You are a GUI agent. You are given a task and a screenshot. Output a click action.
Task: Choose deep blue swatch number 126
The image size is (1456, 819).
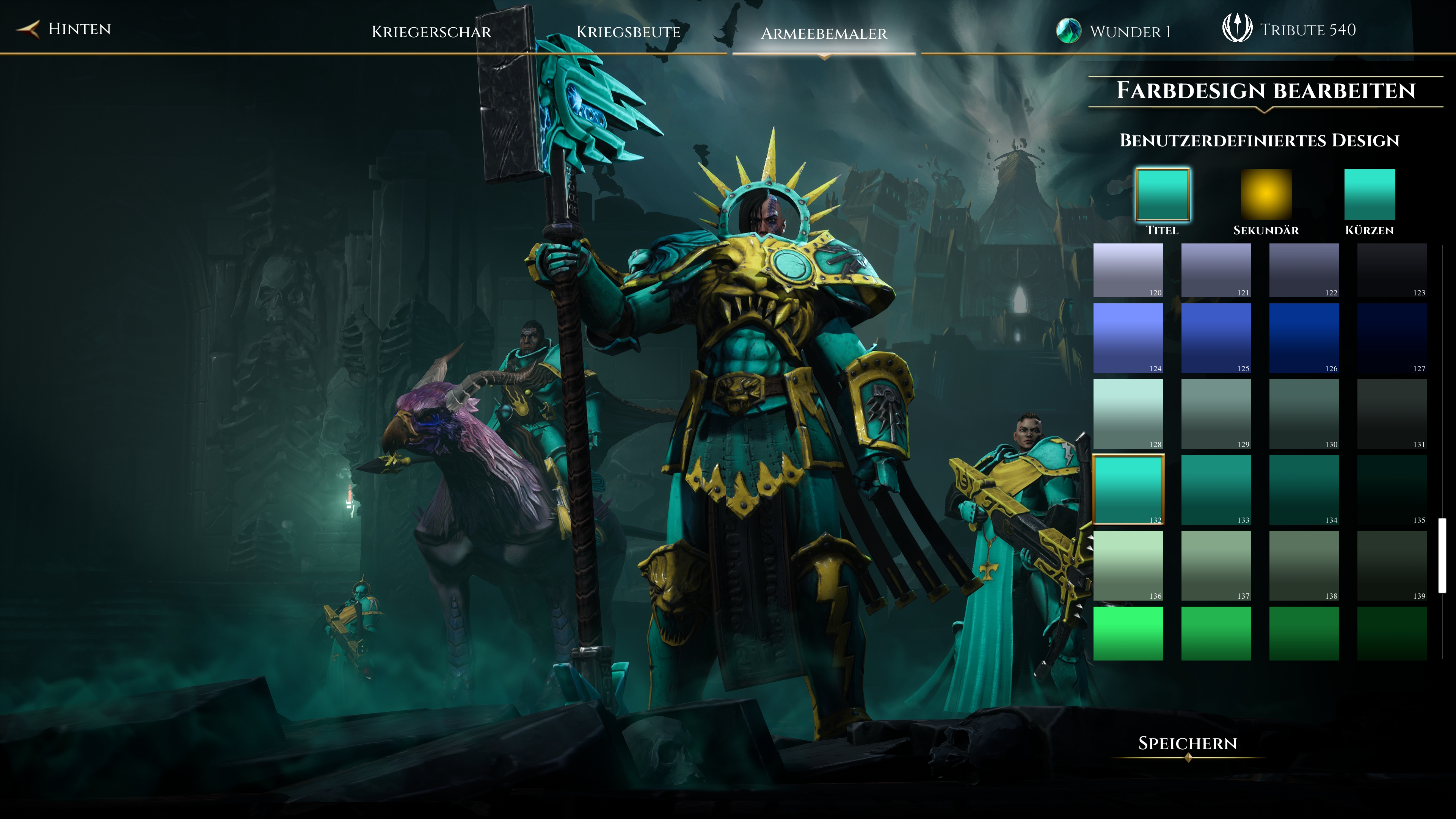tap(1304, 338)
